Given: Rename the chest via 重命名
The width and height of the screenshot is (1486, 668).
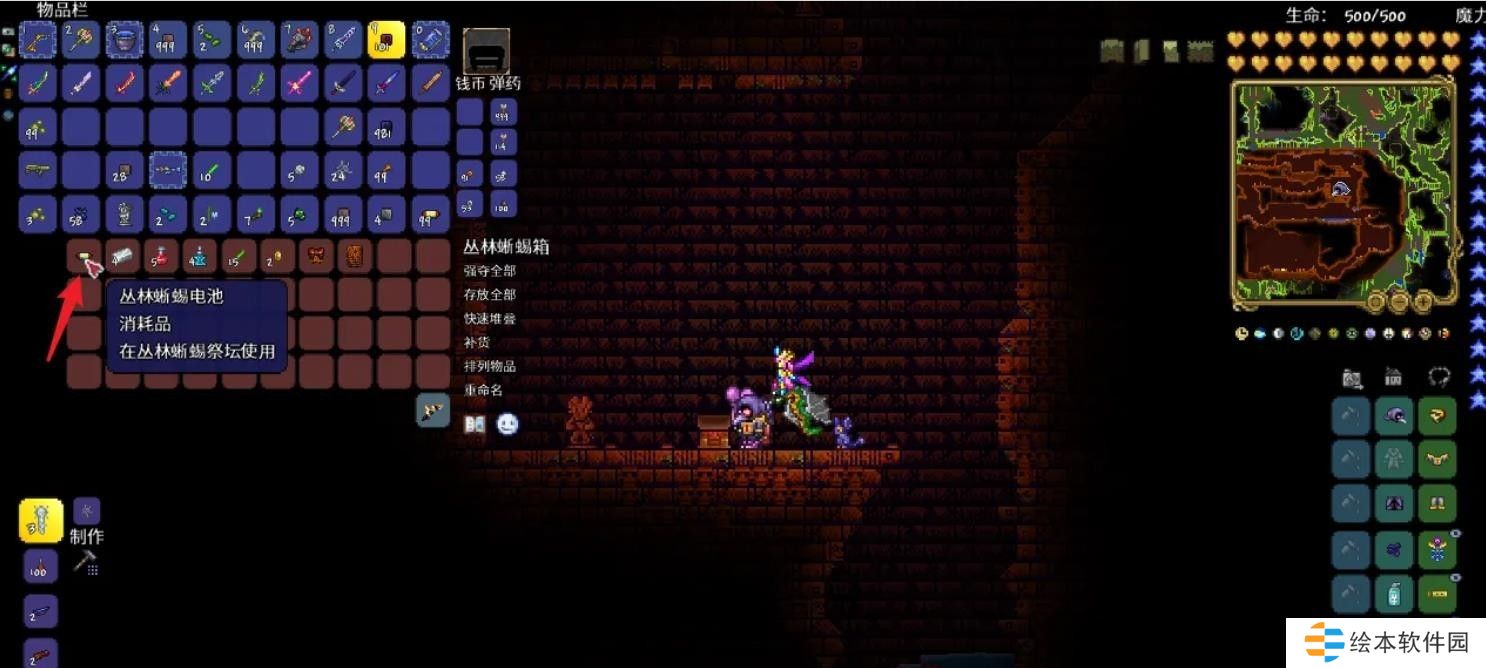Looking at the screenshot, I should point(483,390).
